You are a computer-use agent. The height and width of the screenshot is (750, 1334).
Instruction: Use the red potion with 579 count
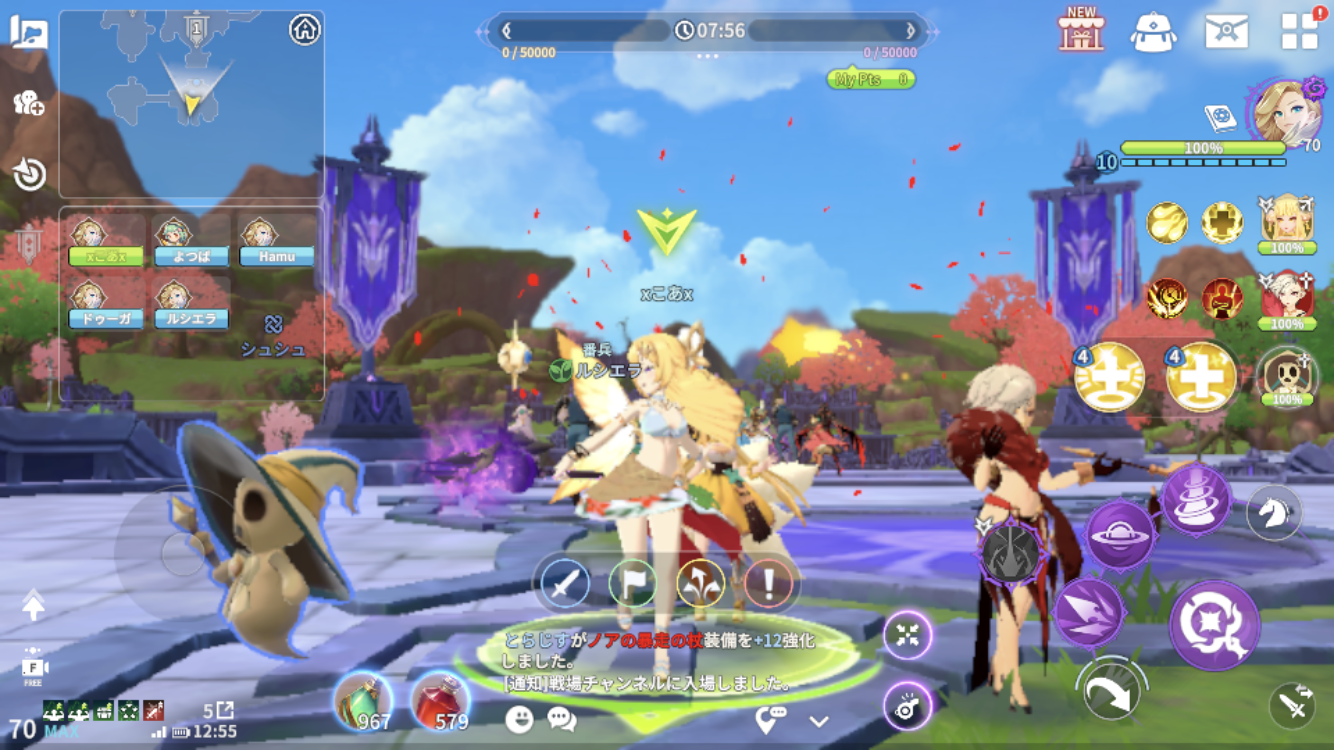click(x=440, y=701)
